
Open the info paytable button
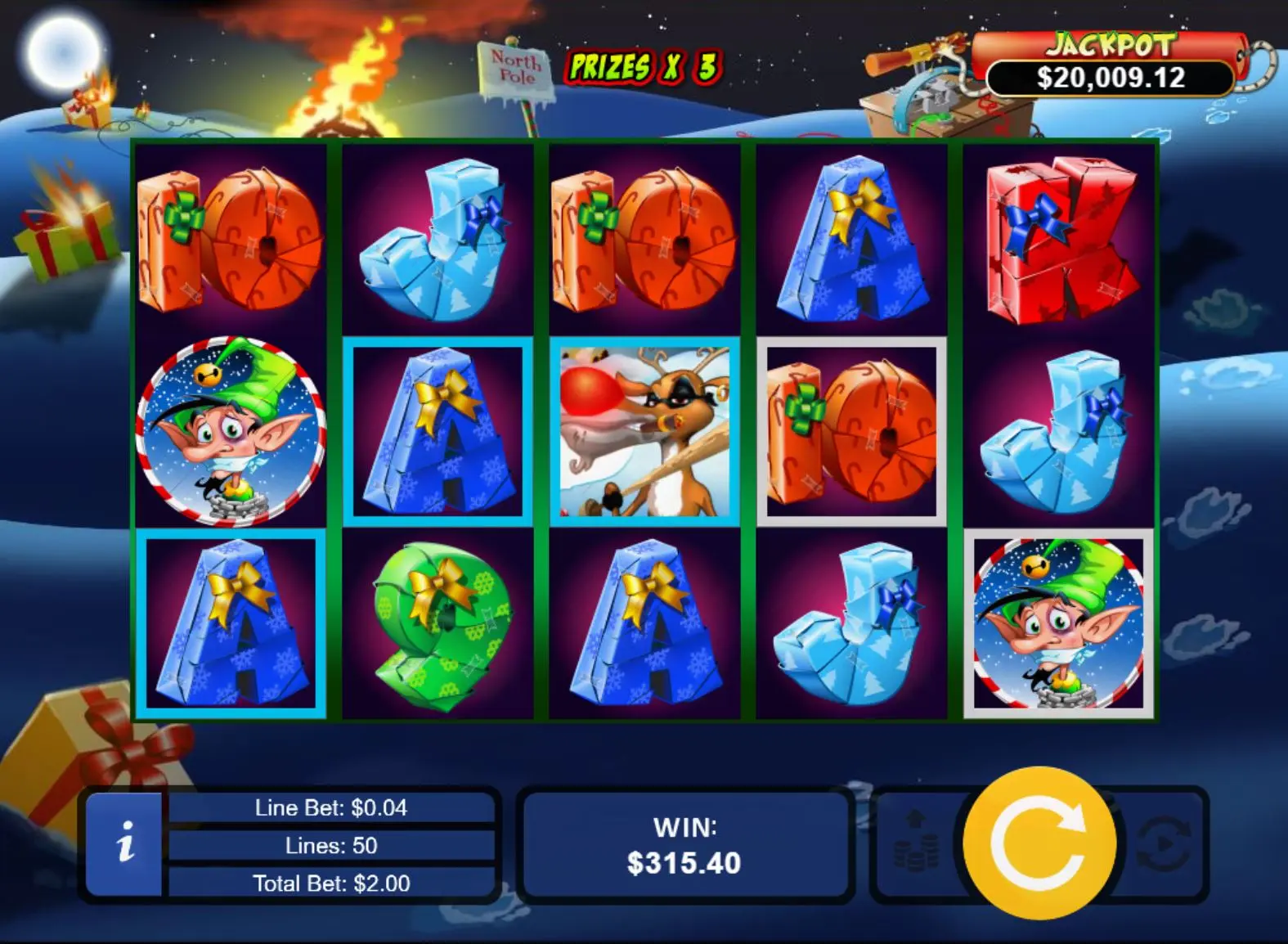point(124,843)
